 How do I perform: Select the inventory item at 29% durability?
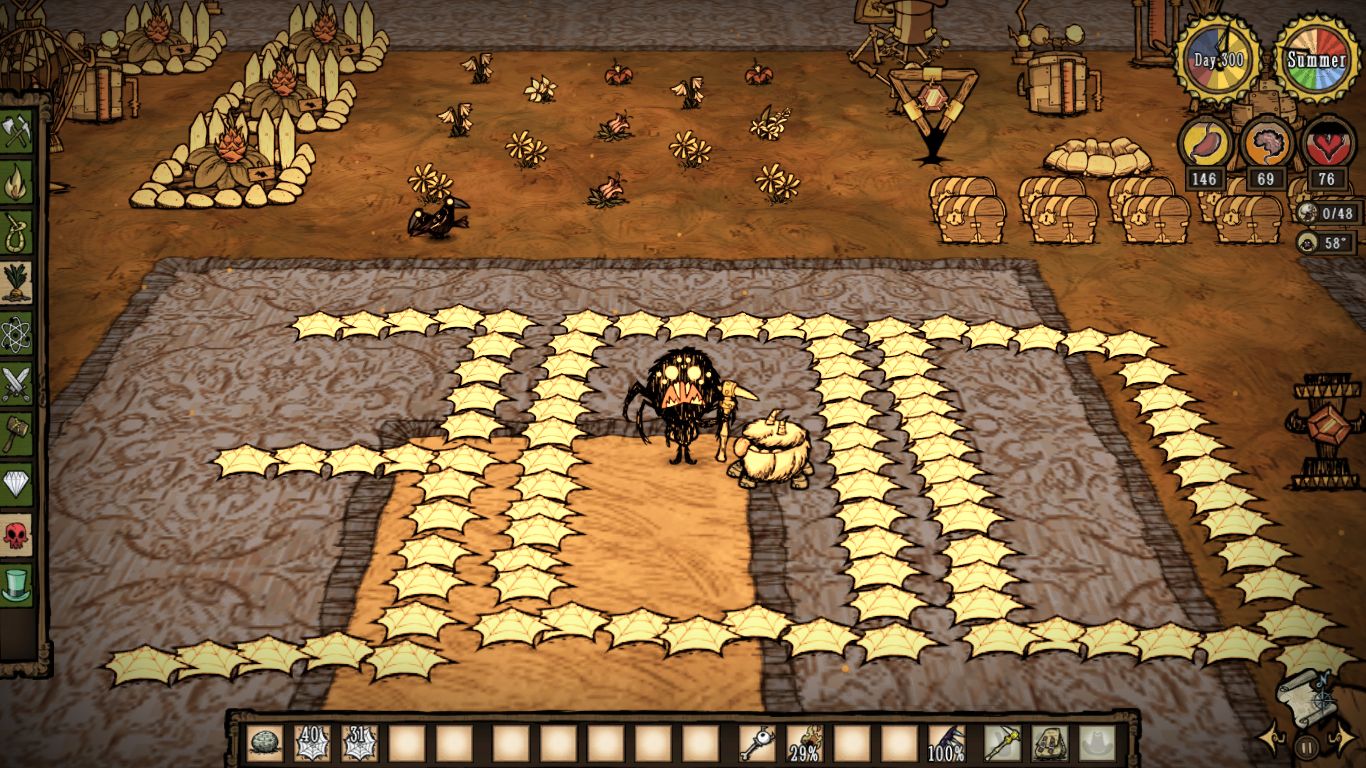(x=804, y=743)
